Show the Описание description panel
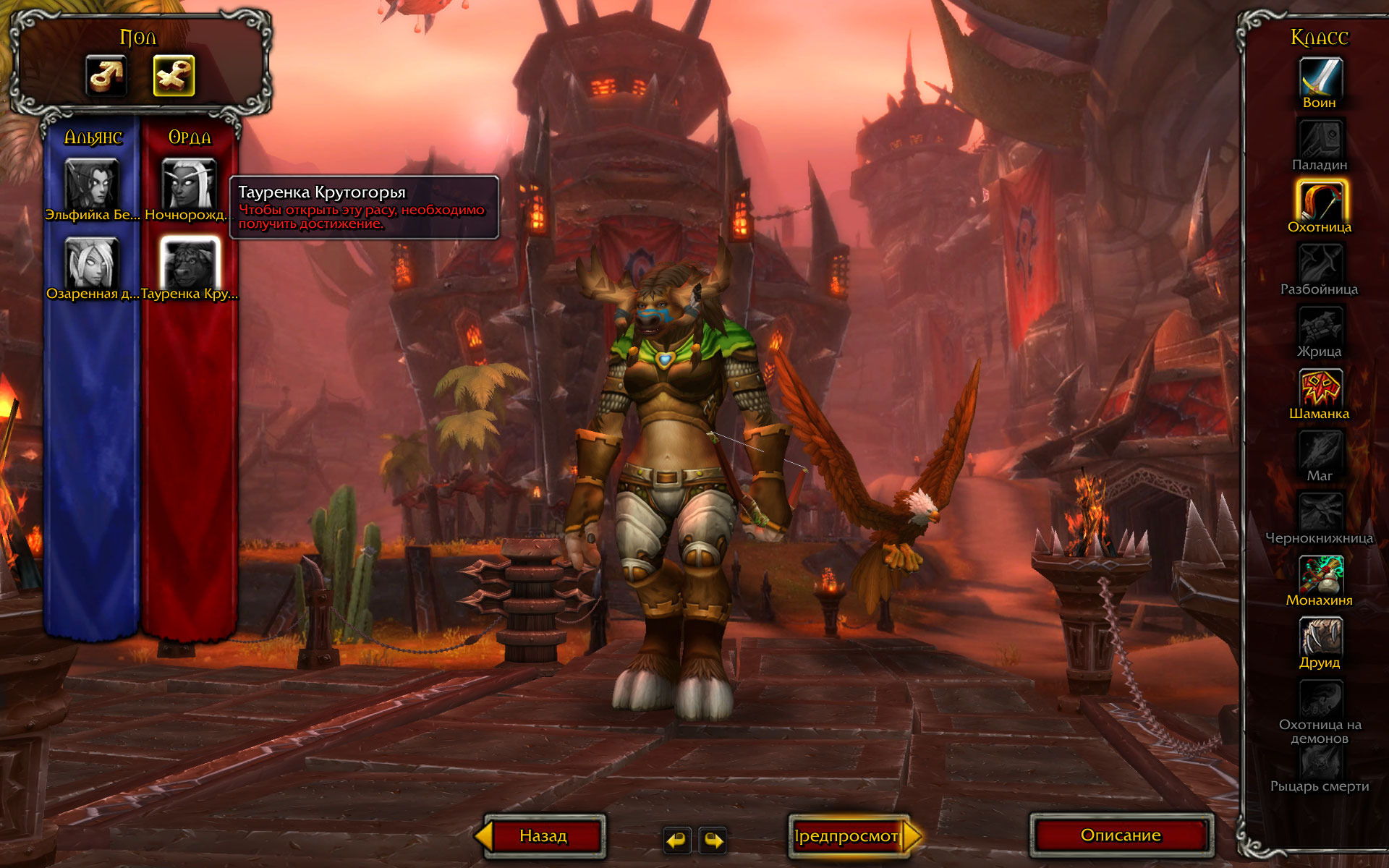The width and height of the screenshot is (1389, 868). coord(1121,835)
